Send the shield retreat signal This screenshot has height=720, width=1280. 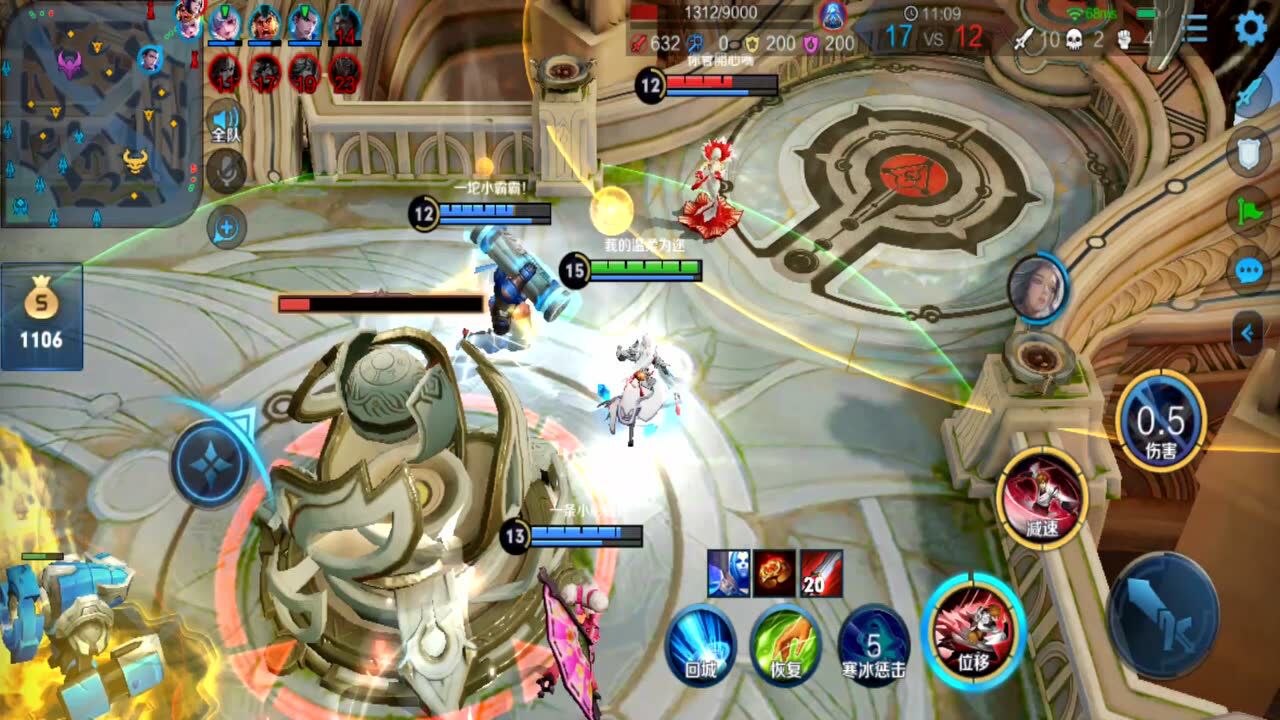[1252, 153]
